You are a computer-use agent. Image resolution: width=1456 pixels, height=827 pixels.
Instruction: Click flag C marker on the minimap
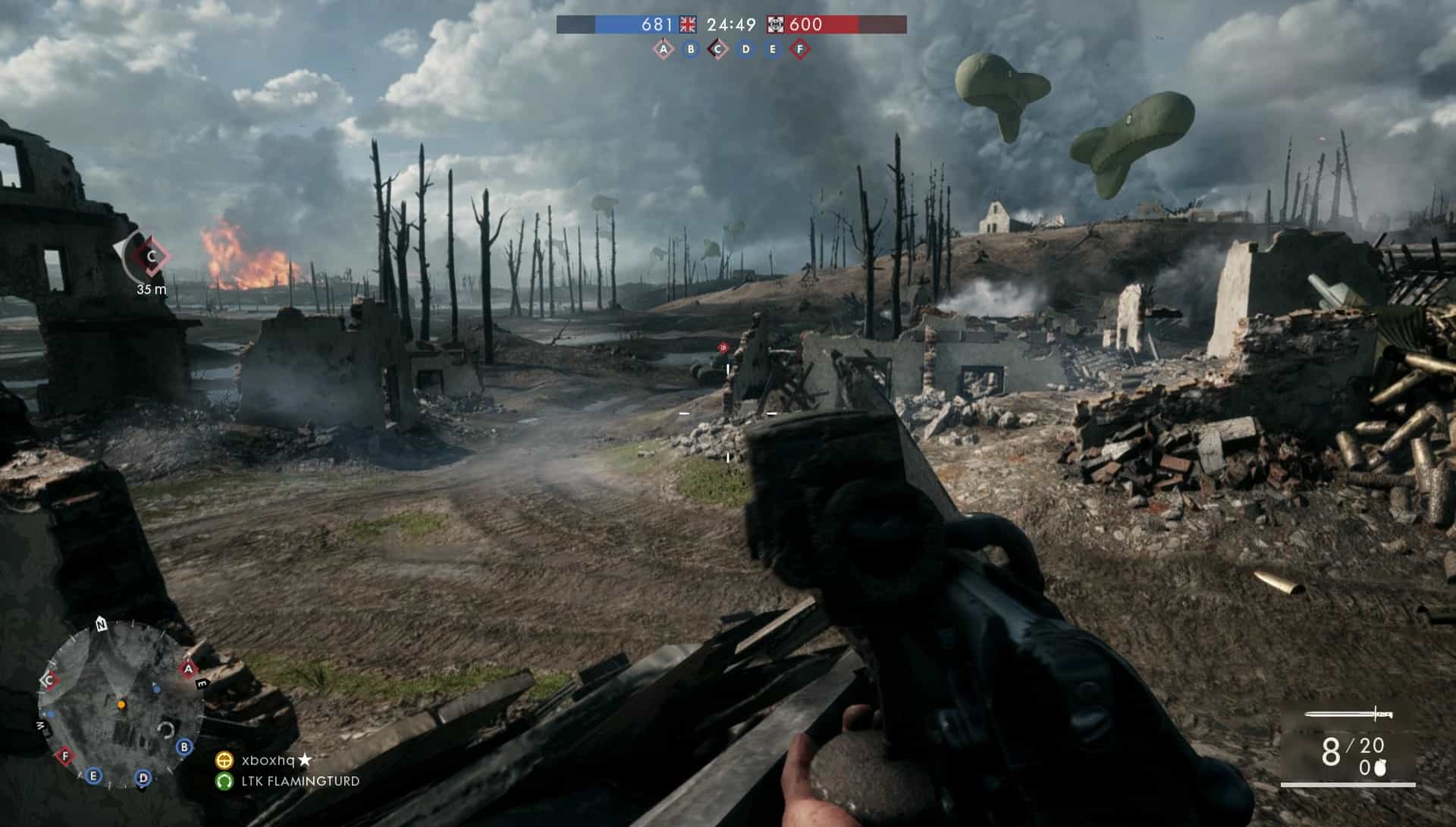[x=50, y=681]
